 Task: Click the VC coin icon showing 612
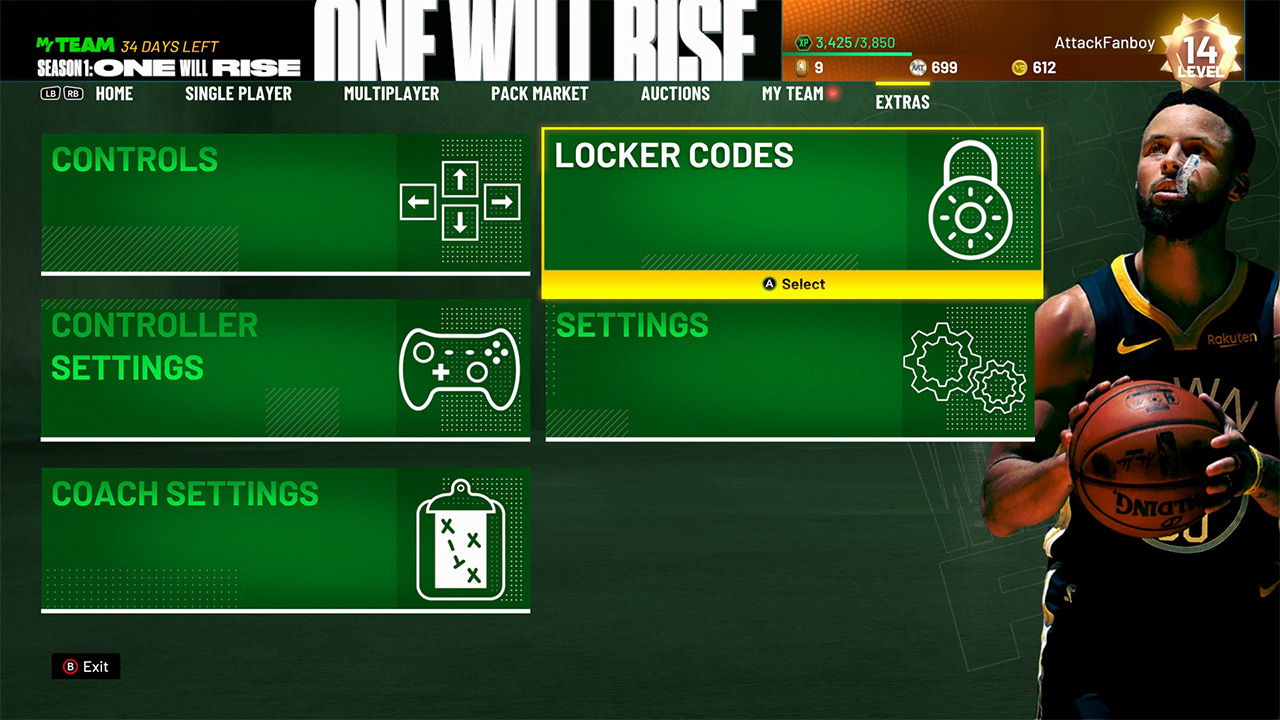click(x=1021, y=67)
